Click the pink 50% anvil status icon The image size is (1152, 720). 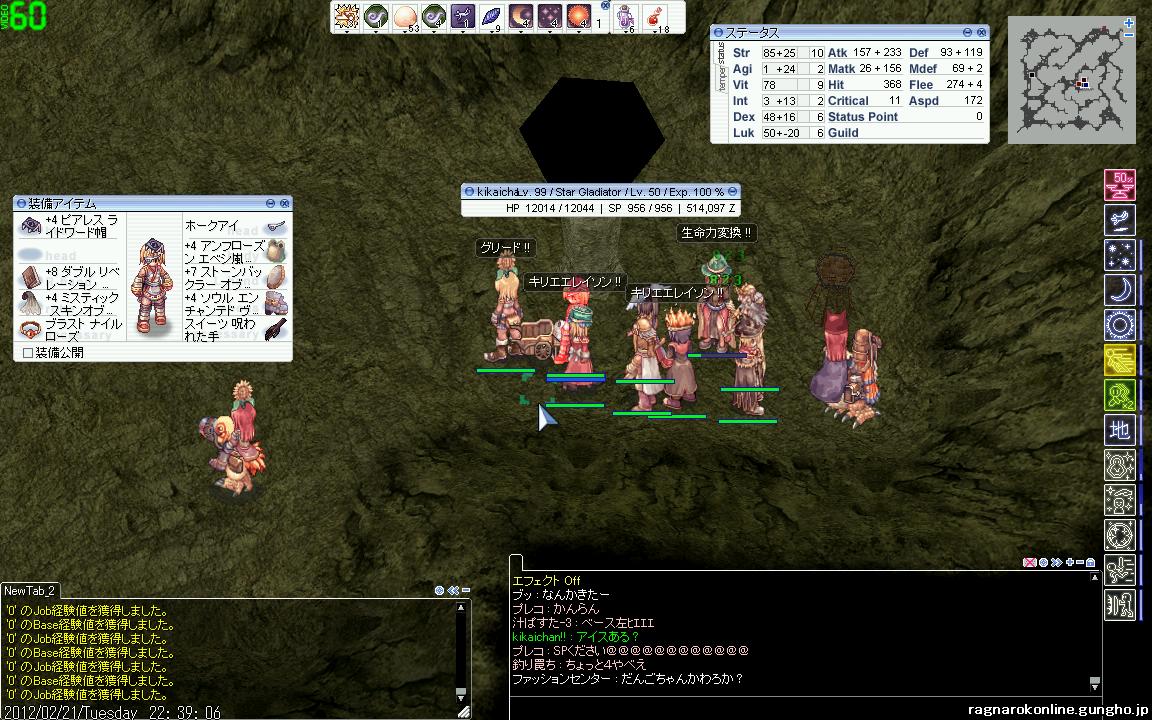[1120, 185]
